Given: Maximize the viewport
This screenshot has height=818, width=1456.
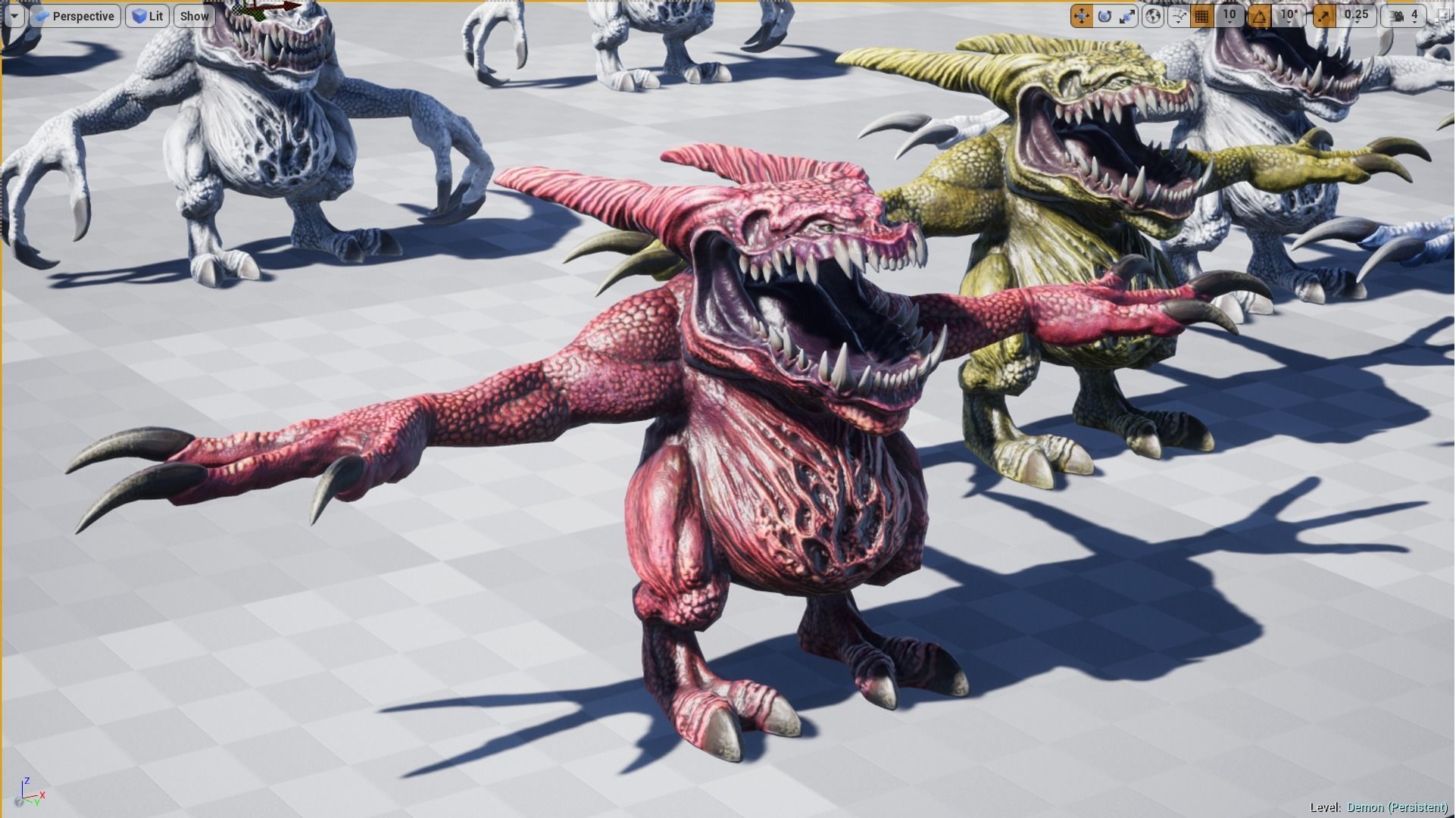Looking at the screenshot, I should point(1442,15).
